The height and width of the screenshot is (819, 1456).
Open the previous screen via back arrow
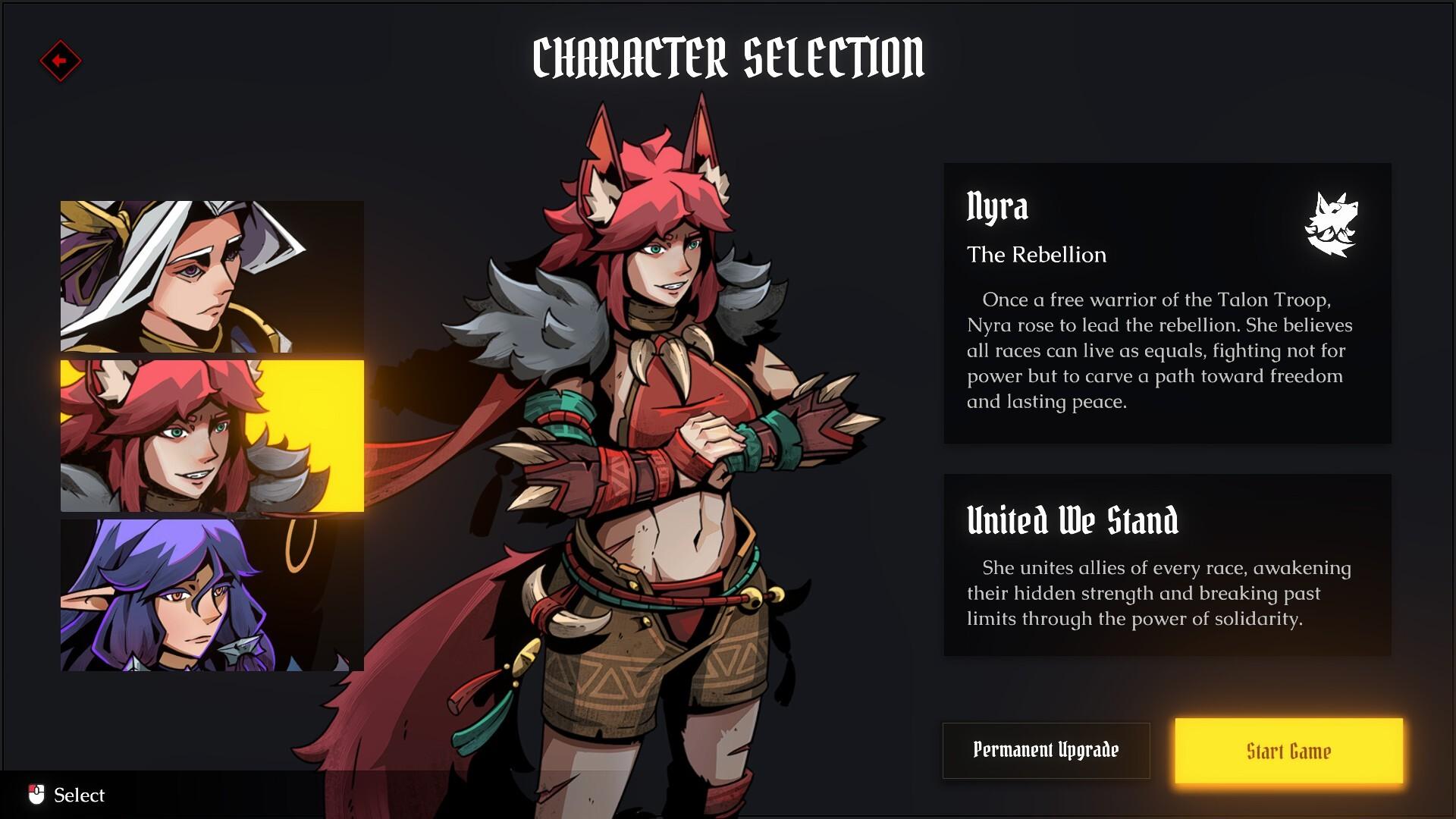point(59,62)
